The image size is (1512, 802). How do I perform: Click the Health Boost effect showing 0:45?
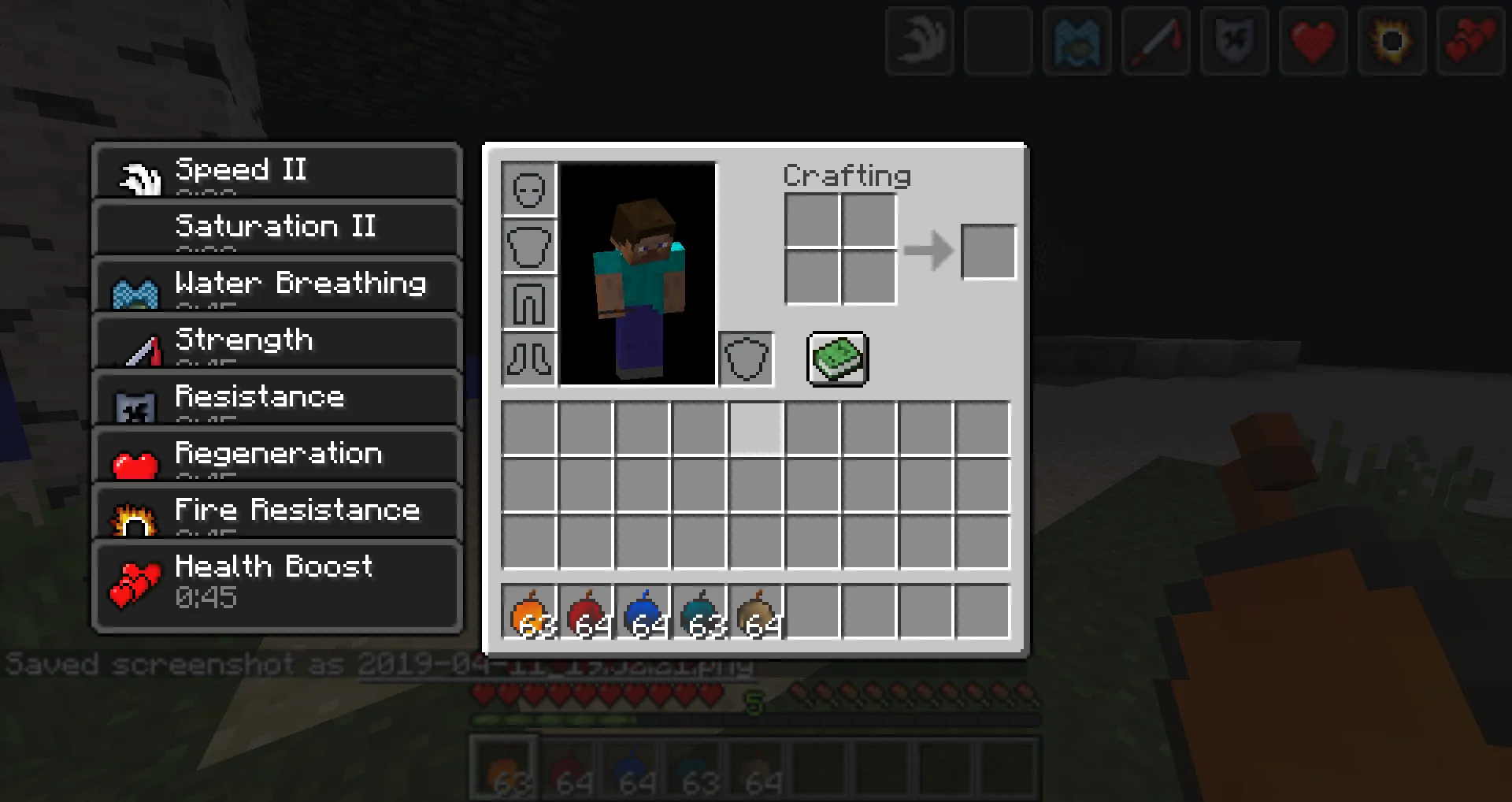tap(276, 583)
